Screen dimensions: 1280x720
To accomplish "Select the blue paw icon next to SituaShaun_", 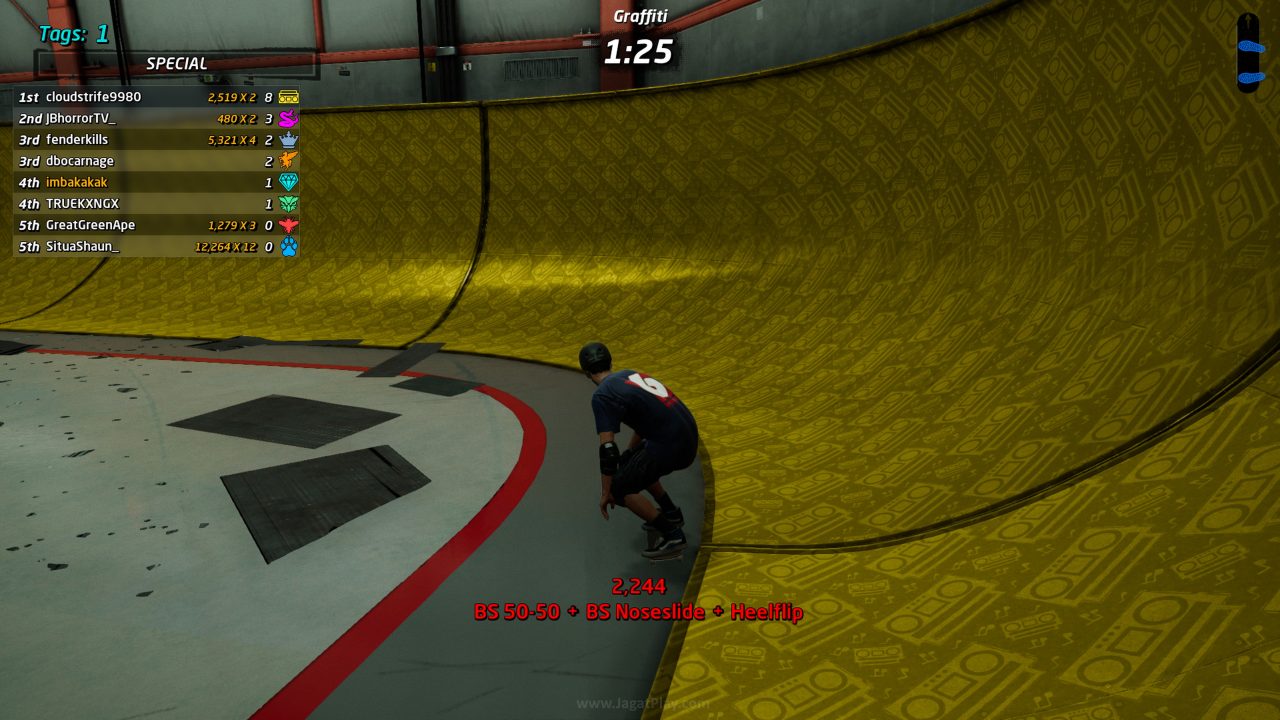I will click(288, 246).
